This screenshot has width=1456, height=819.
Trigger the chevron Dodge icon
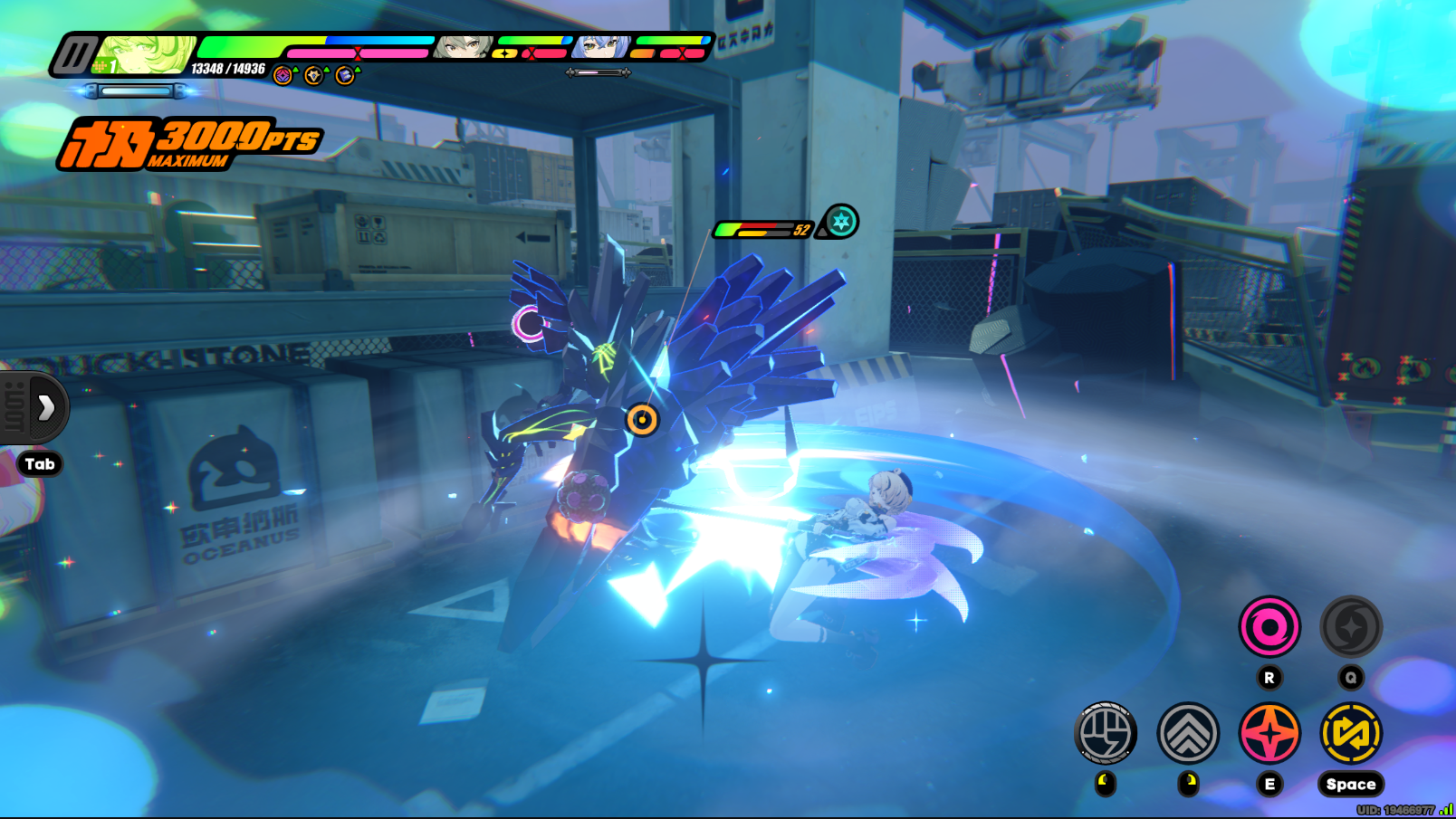1188,733
